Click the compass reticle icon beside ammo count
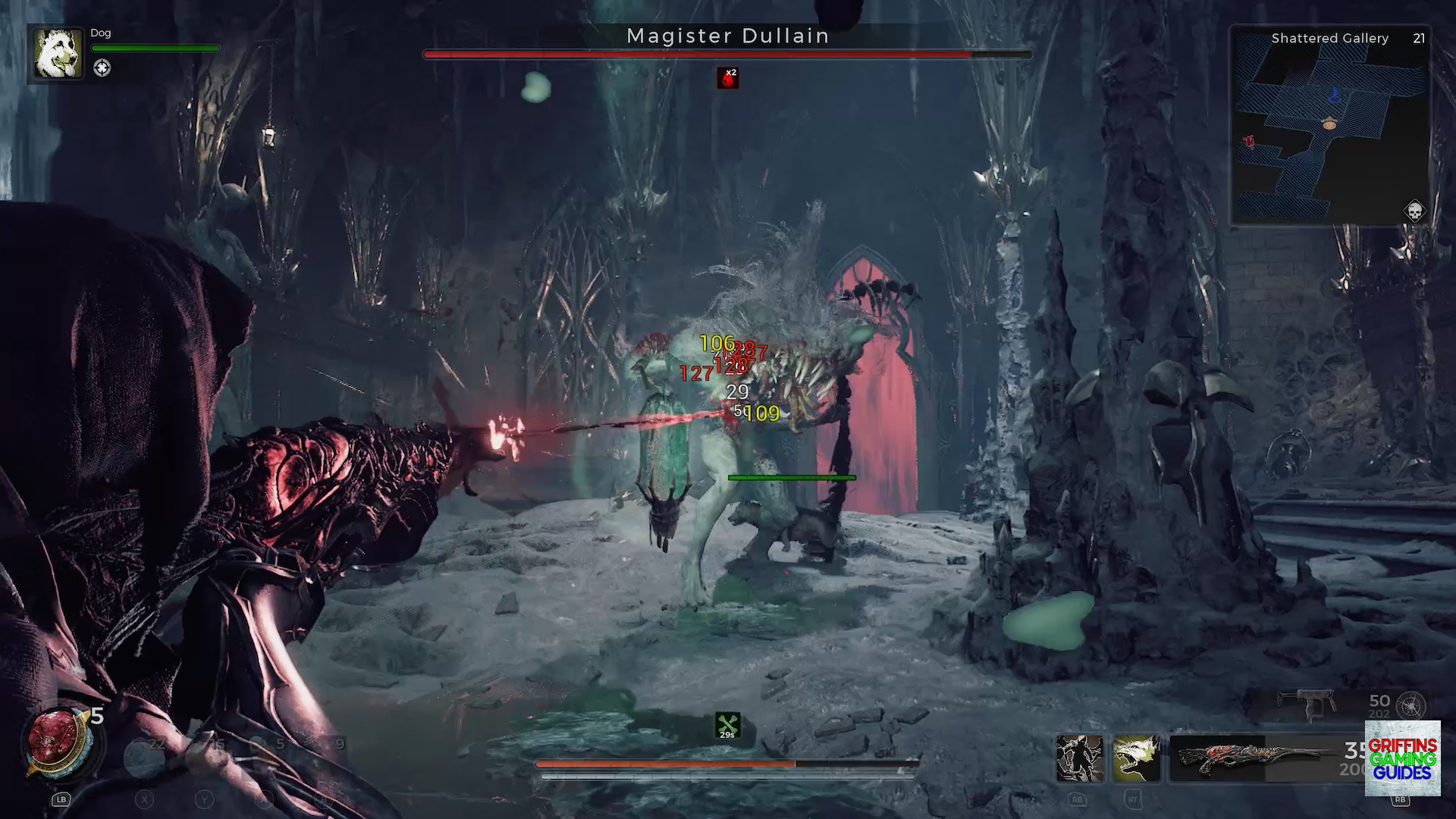Screen dimensions: 1456x819 pyautogui.click(x=1412, y=705)
